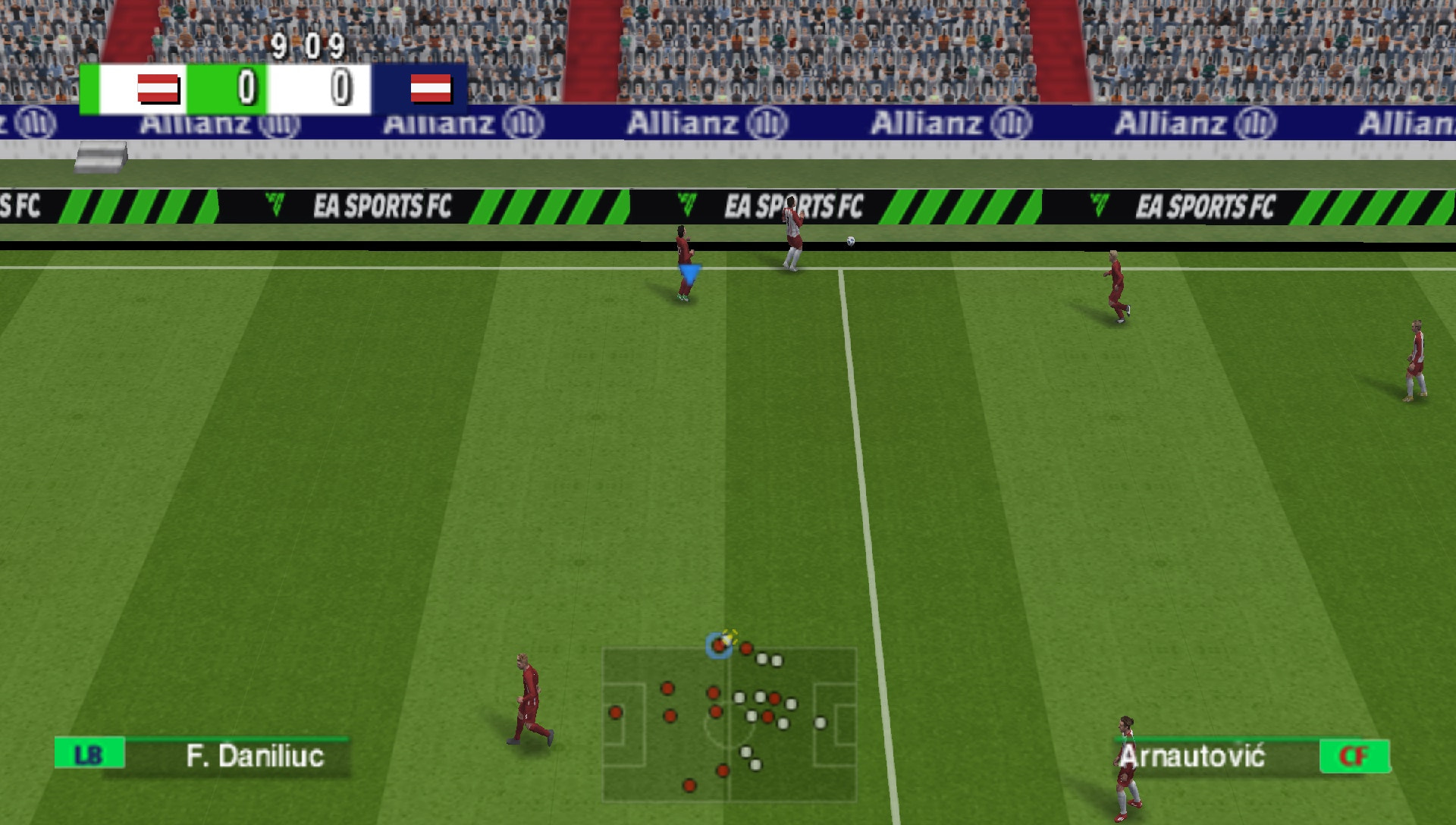Image resolution: width=1456 pixels, height=825 pixels.
Task: Toggle the blue selection arrow above the marked player
Action: click(x=689, y=271)
